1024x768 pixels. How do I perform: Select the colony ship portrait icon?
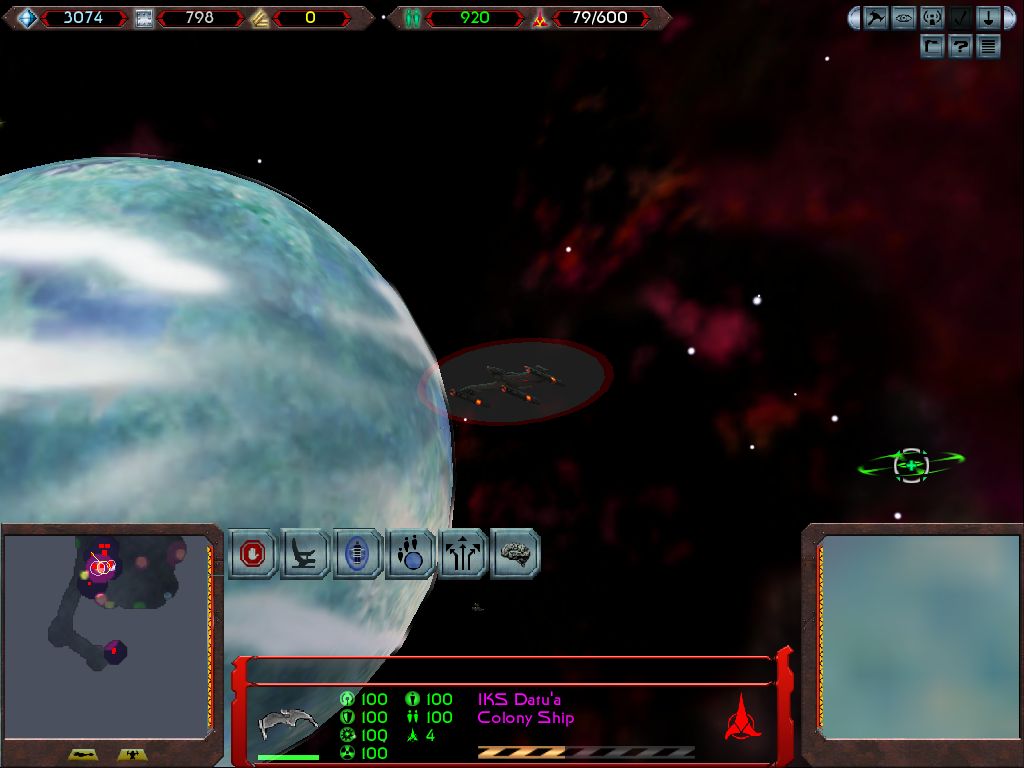(289, 722)
